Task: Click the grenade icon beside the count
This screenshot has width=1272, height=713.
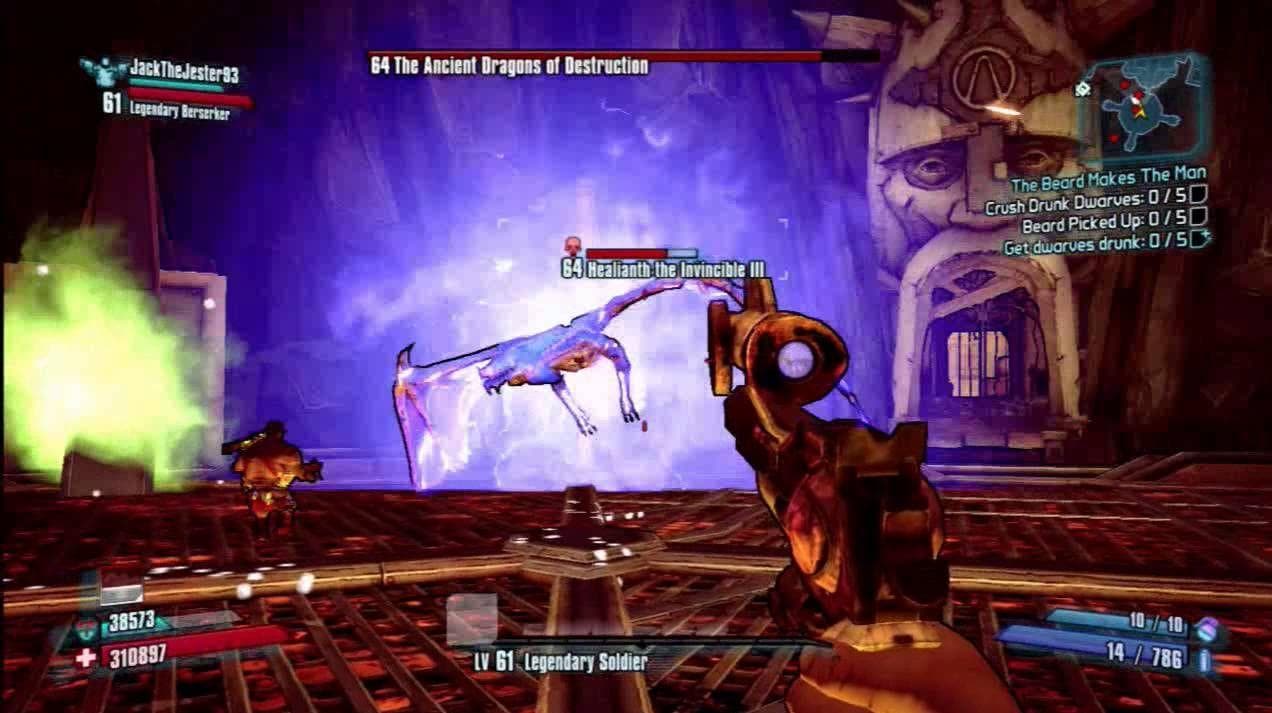Action: click(1207, 628)
